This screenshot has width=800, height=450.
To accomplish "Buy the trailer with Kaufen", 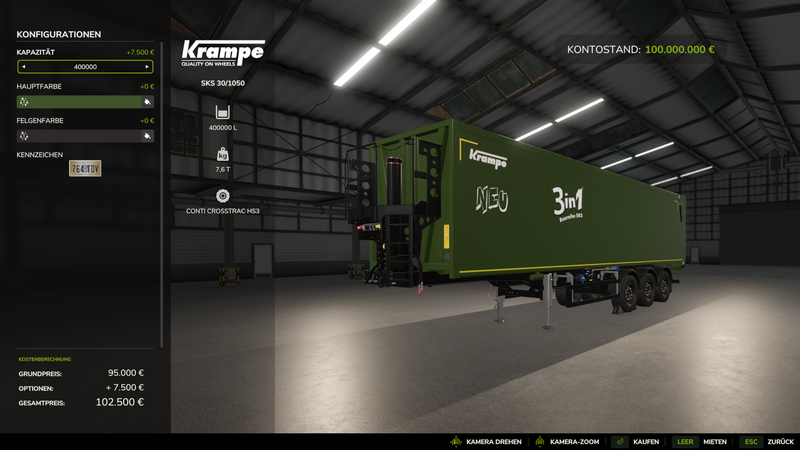I will point(635,441).
